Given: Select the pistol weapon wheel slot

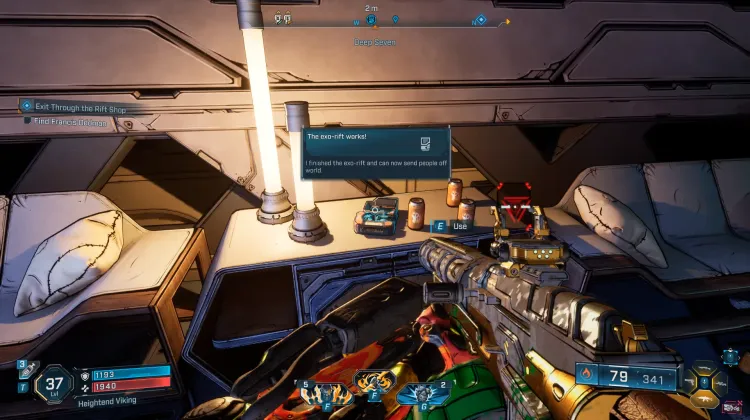Looking at the screenshot, I should coord(693,381).
